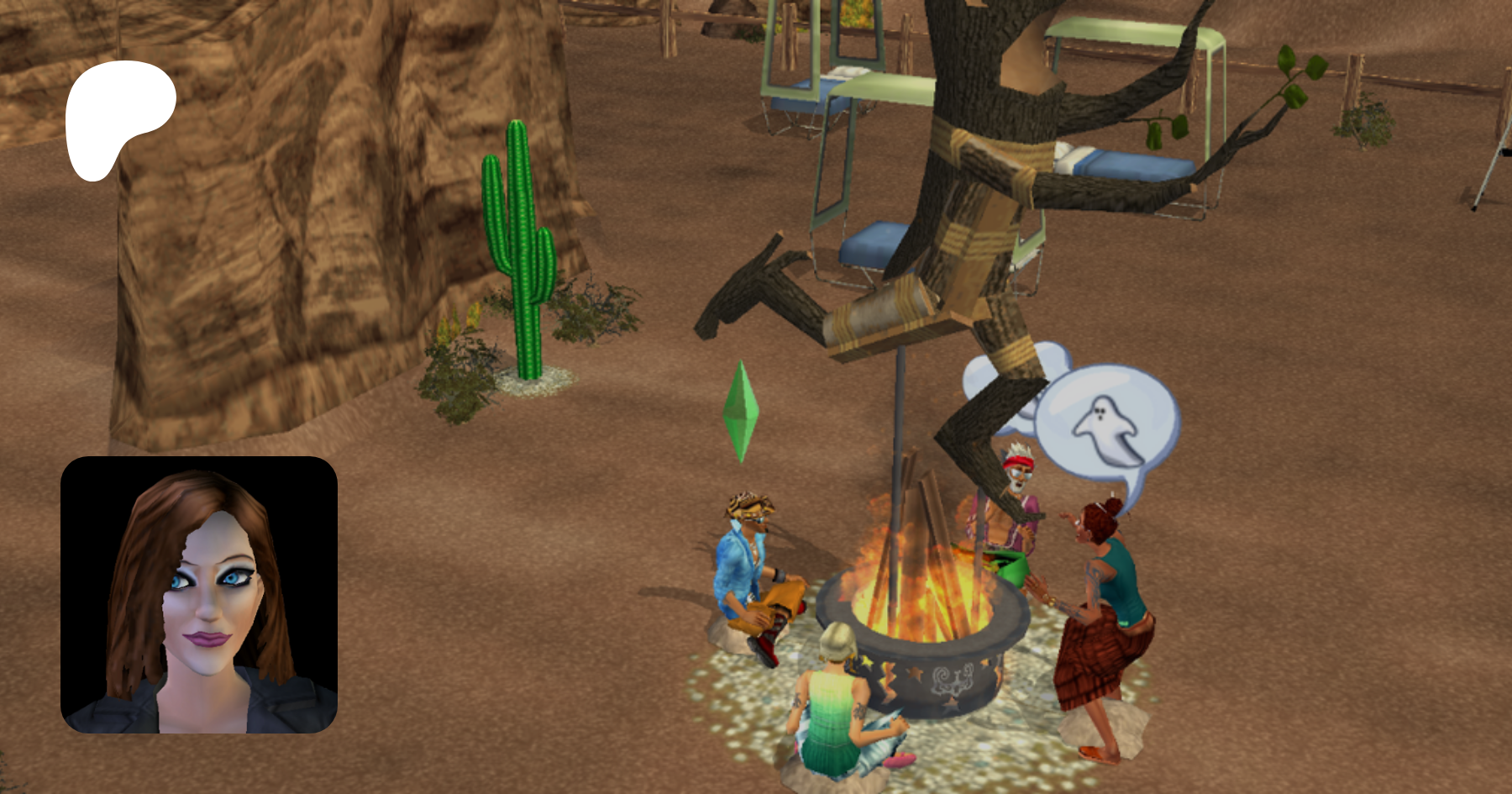Viewport: 1512px width, 794px height.
Task: Click the white Patreon logo
Action: click(x=118, y=118)
